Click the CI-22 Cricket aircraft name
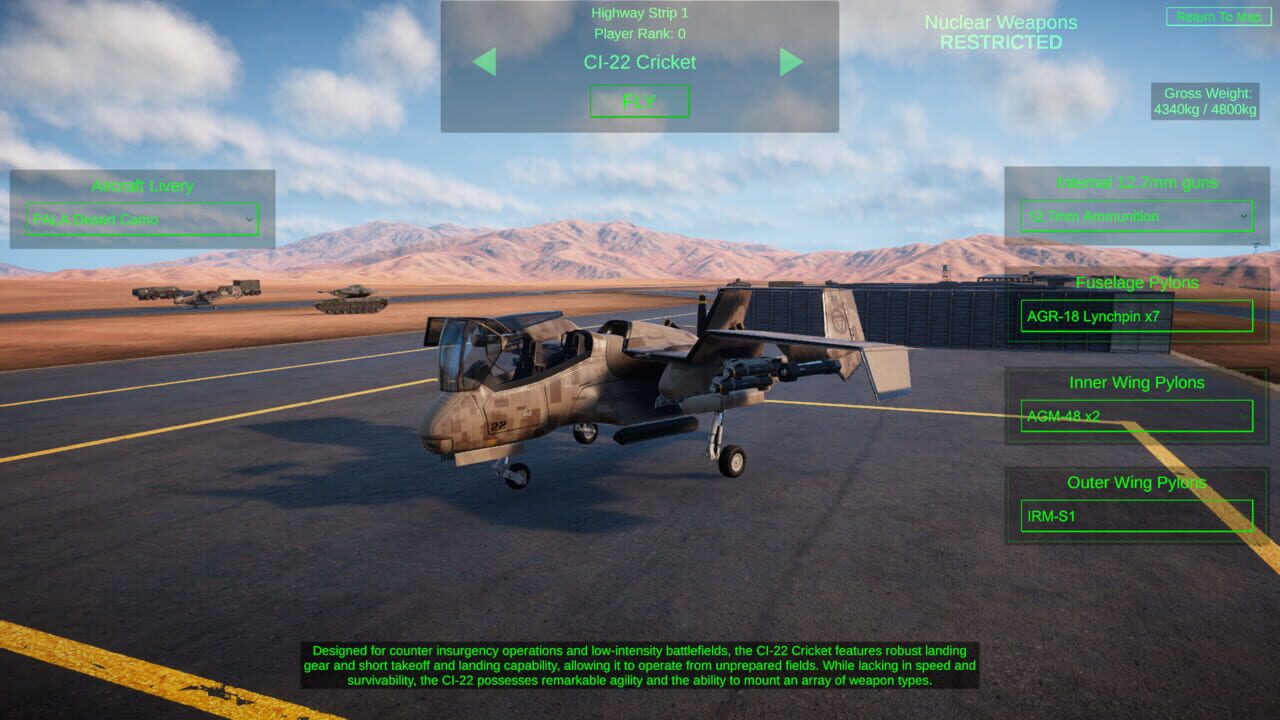 click(639, 62)
